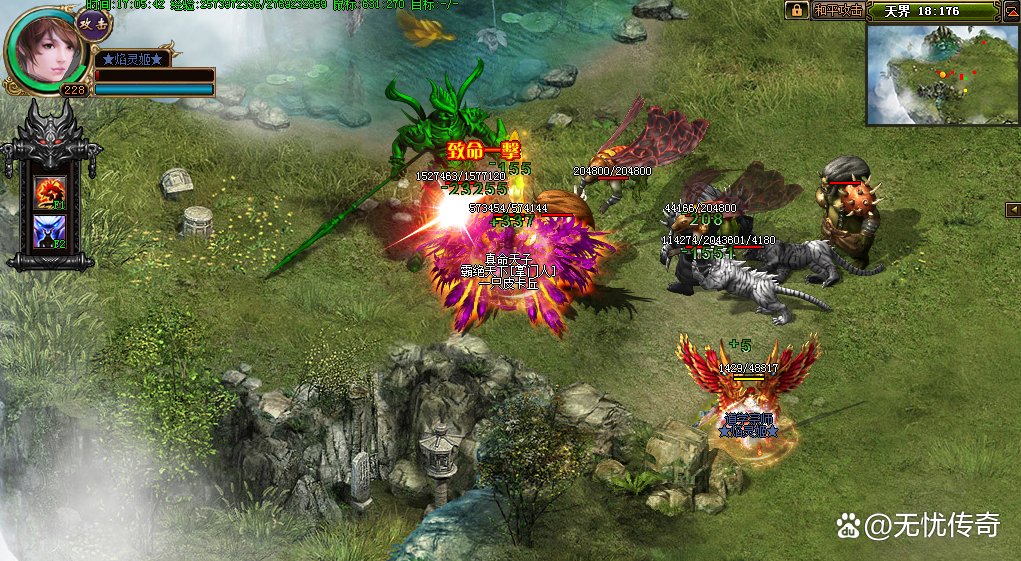Activate the F1 fire skill icon
This screenshot has height=561, width=1021.
(50, 192)
